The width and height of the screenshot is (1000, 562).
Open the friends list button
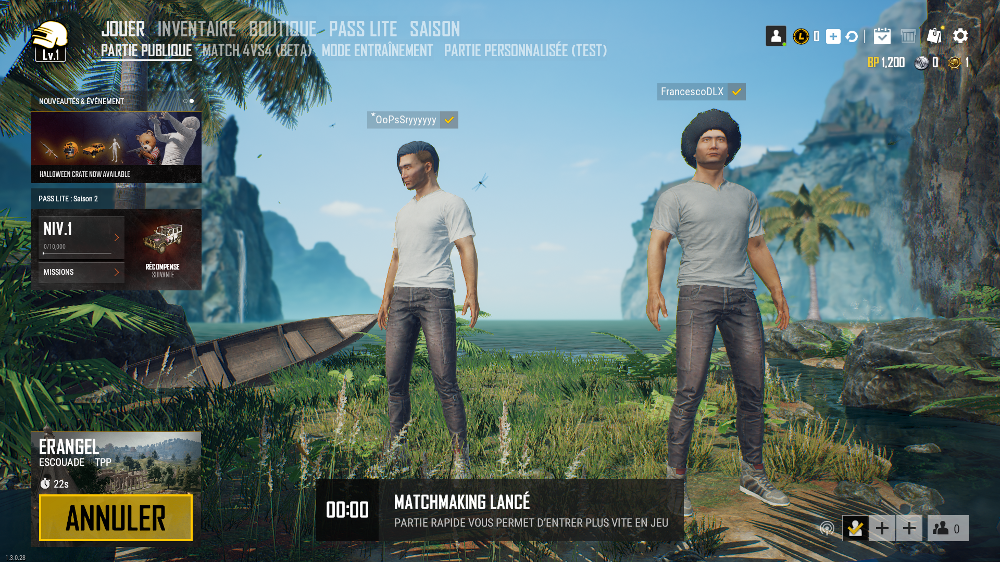click(x=947, y=529)
